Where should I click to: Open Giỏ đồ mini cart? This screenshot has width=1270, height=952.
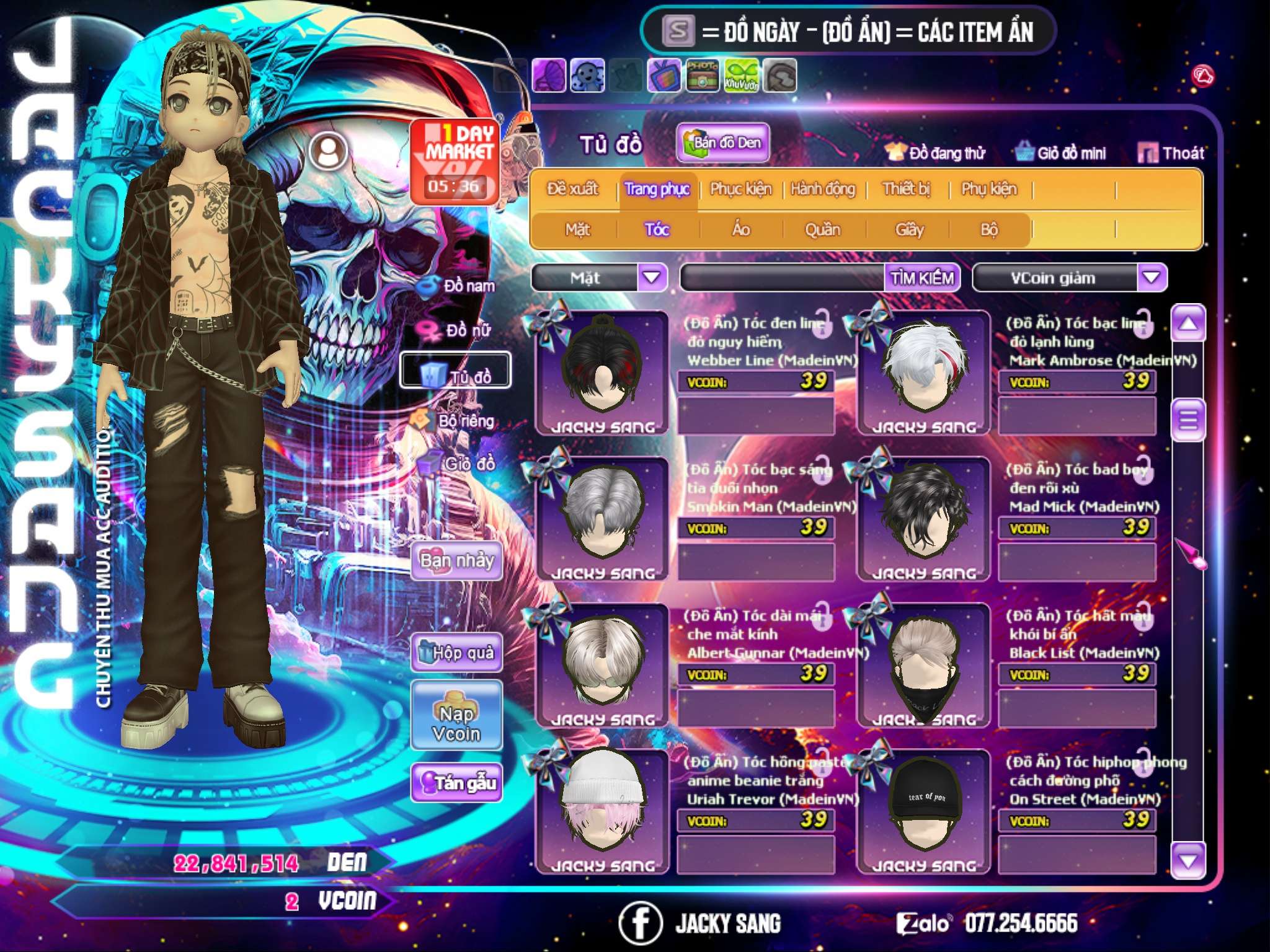coord(1061,152)
